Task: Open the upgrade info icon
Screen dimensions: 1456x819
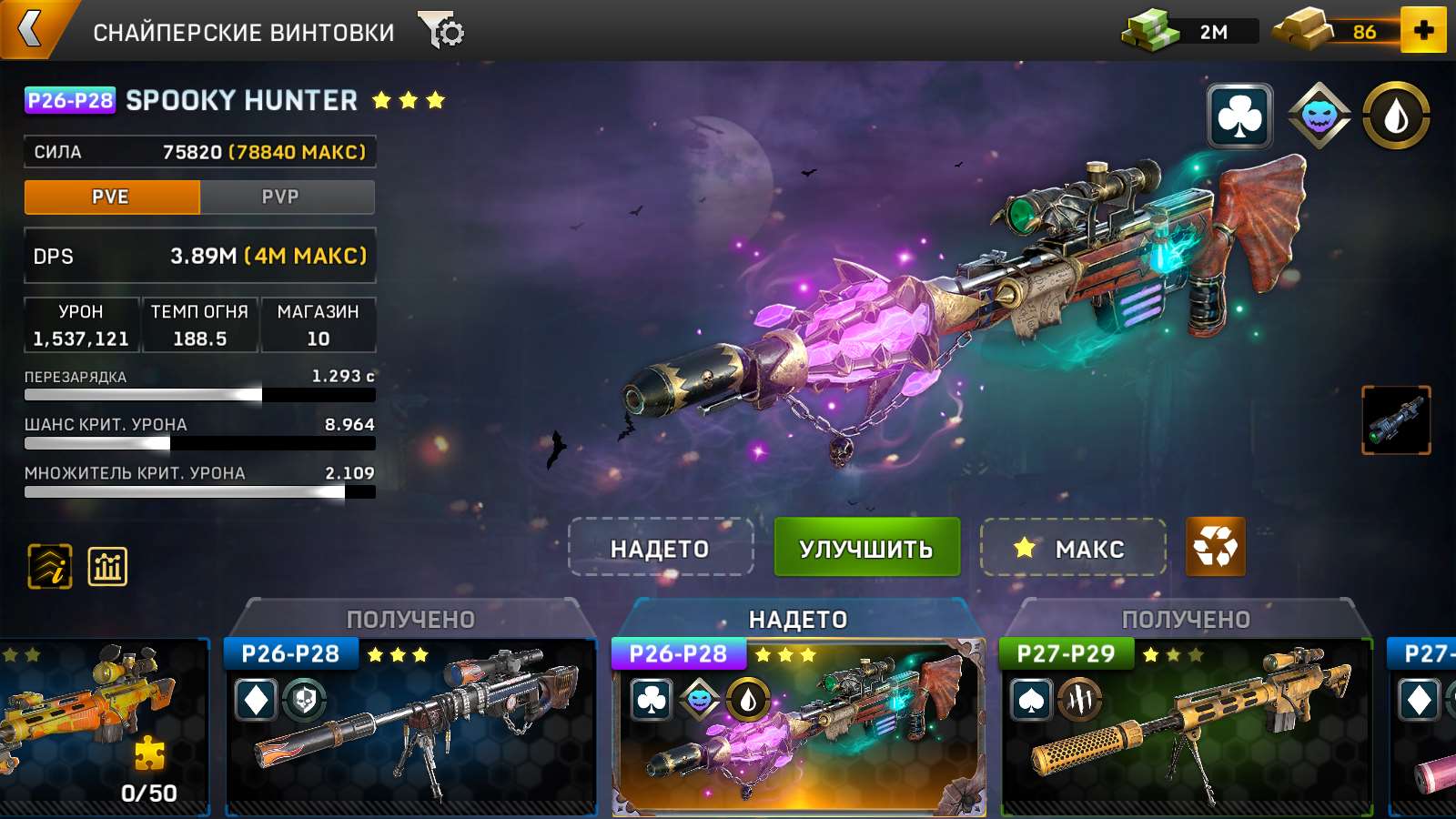Action: coord(47,566)
